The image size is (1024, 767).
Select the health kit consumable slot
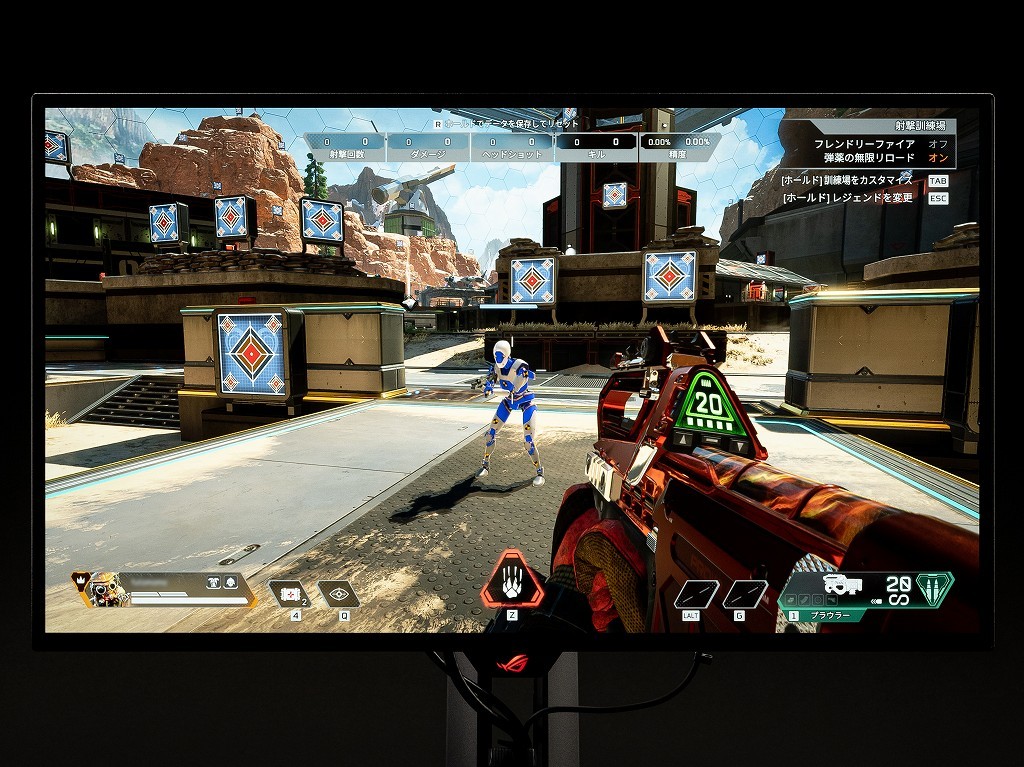click(290, 594)
